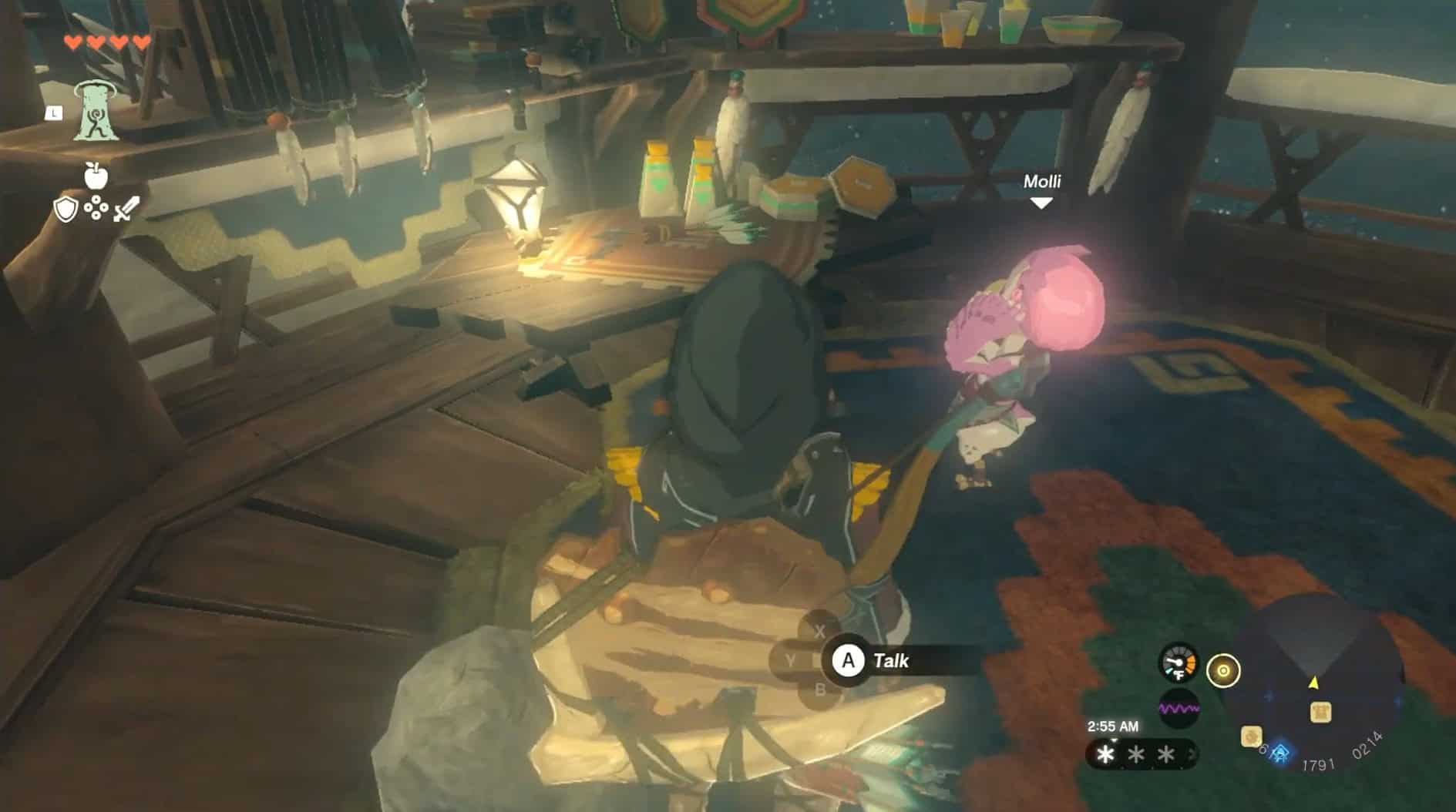Select Molli's name label
The height and width of the screenshot is (812, 1456).
1043,182
